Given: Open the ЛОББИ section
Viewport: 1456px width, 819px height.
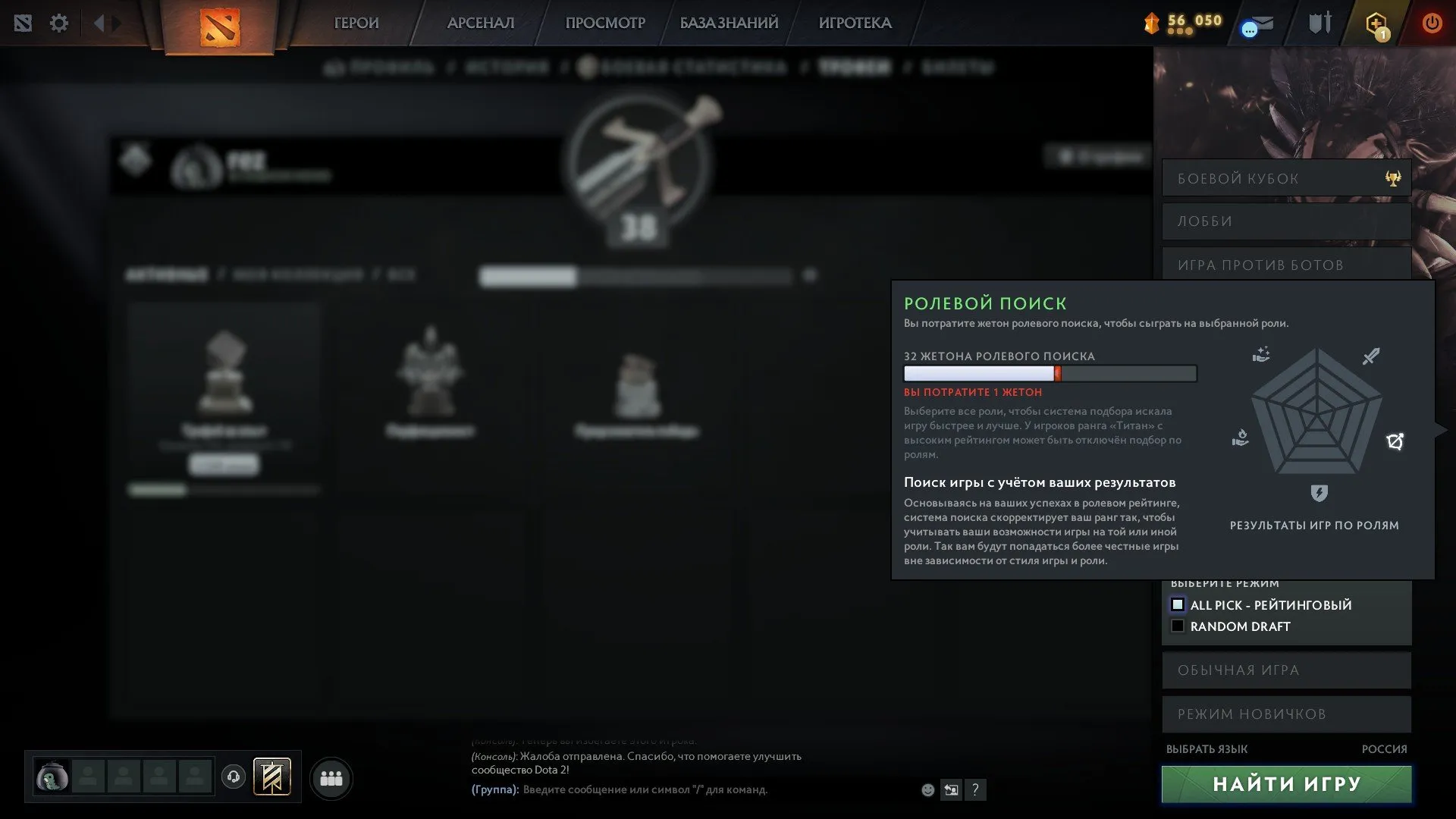Looking at the screenshot, I should click(x=1285, y=221).
